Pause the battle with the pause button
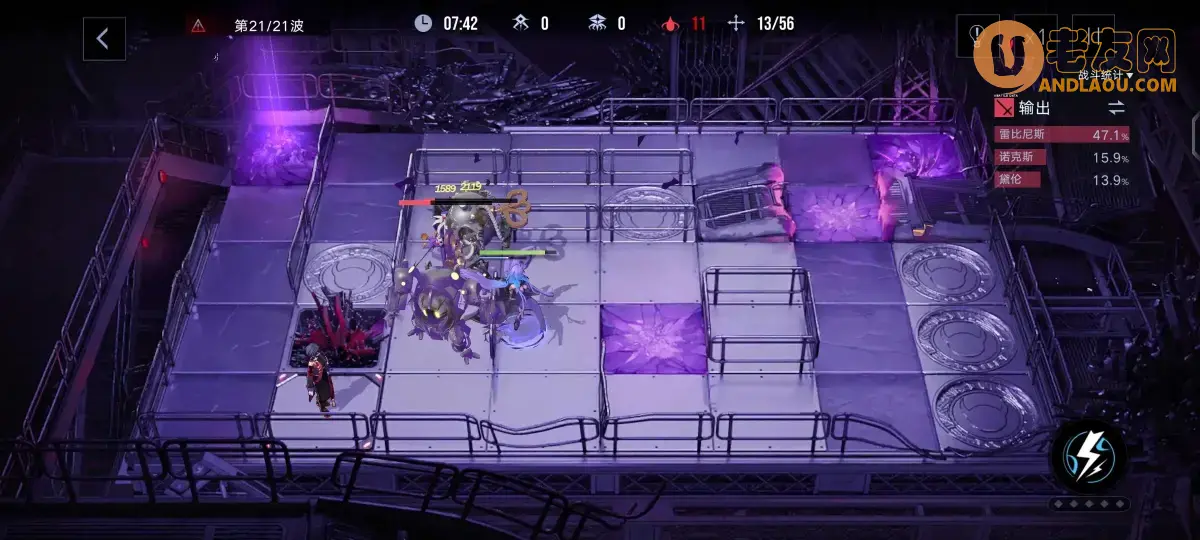The image size is (1200, 540). point(1096,37)
